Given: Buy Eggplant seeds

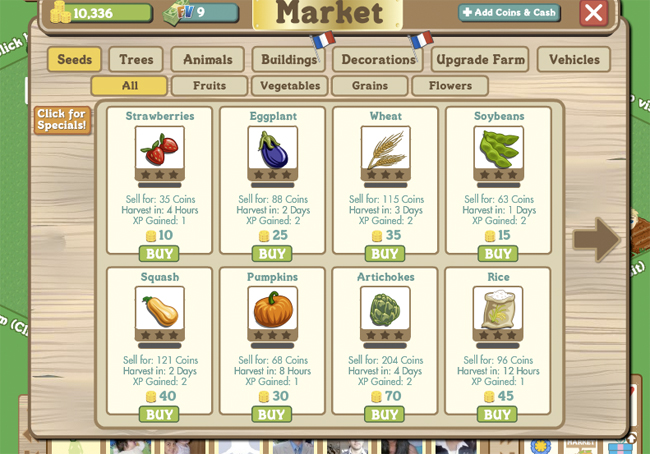Looking at the screenshot, I should click(x=272, y=254).
